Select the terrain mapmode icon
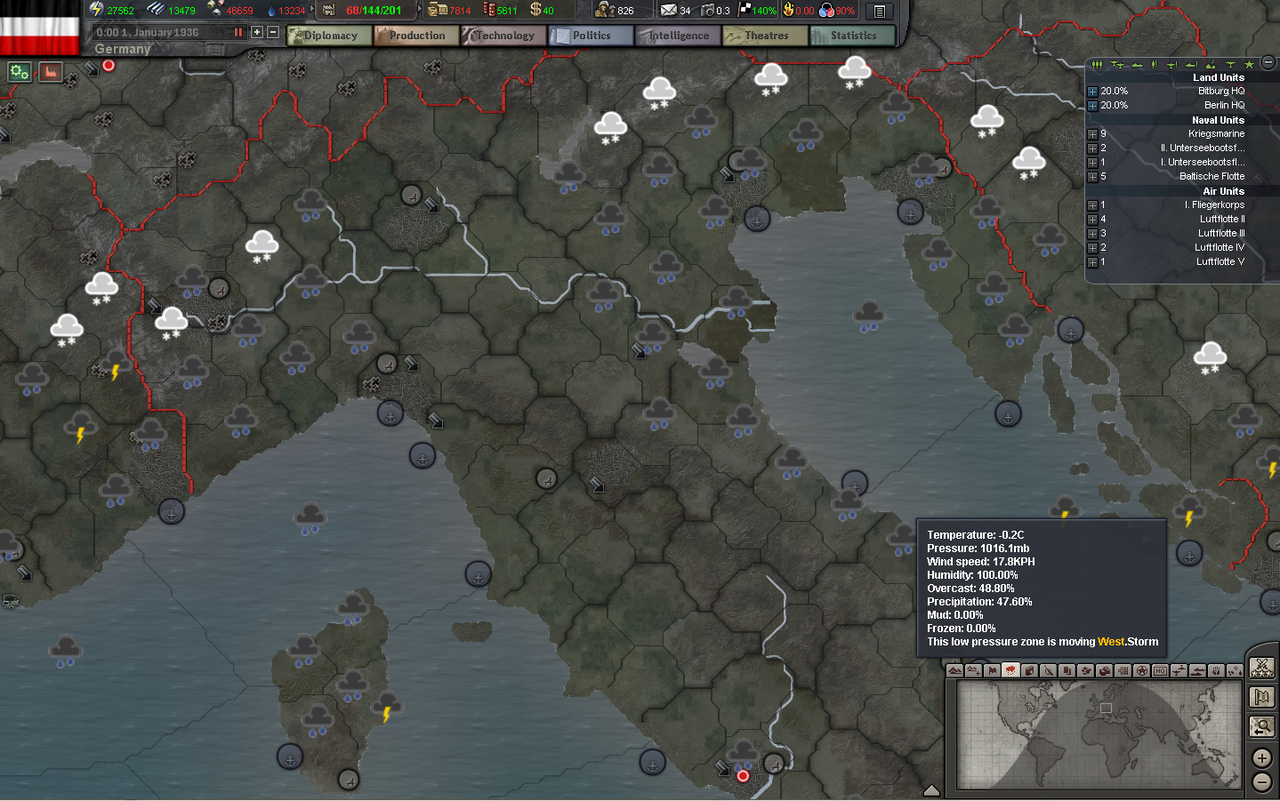Viewport: 1280px width, 801px height. click(x=956, y=670)
